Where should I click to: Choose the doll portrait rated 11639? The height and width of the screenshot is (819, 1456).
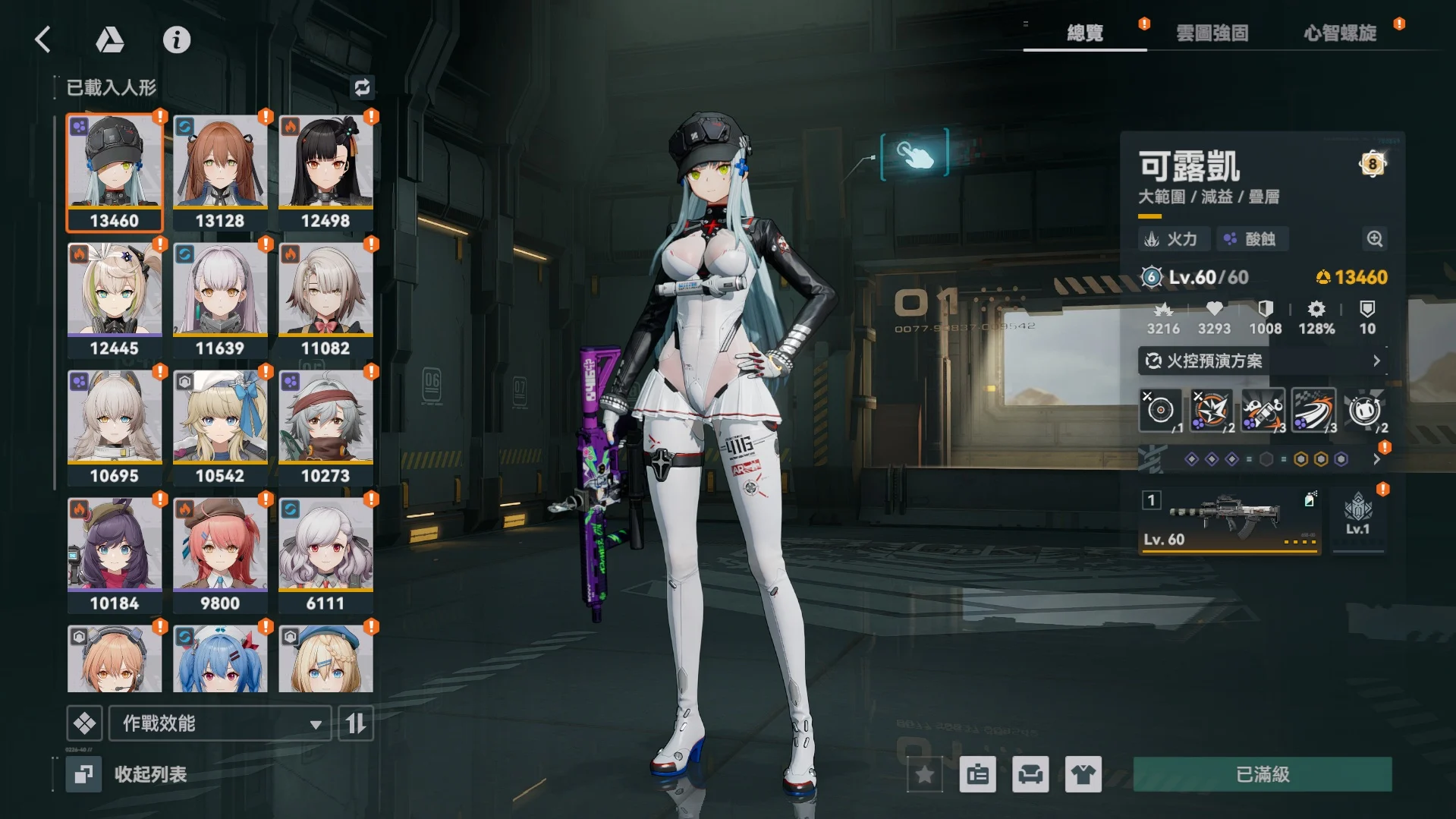click(x=220, y=299)
